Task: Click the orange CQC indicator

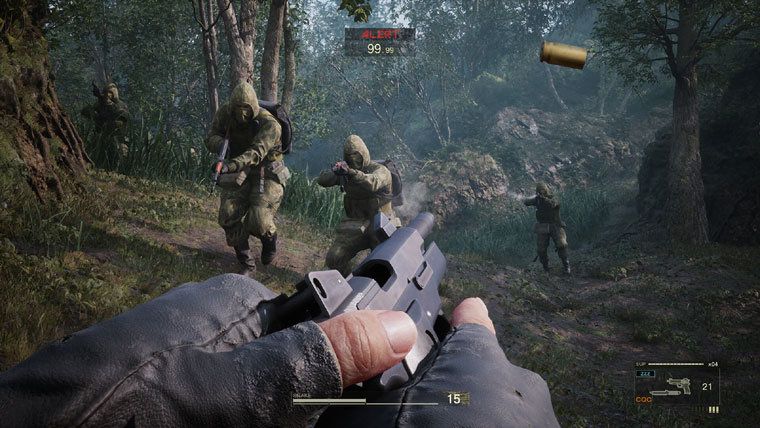Action: coord(644,399)
